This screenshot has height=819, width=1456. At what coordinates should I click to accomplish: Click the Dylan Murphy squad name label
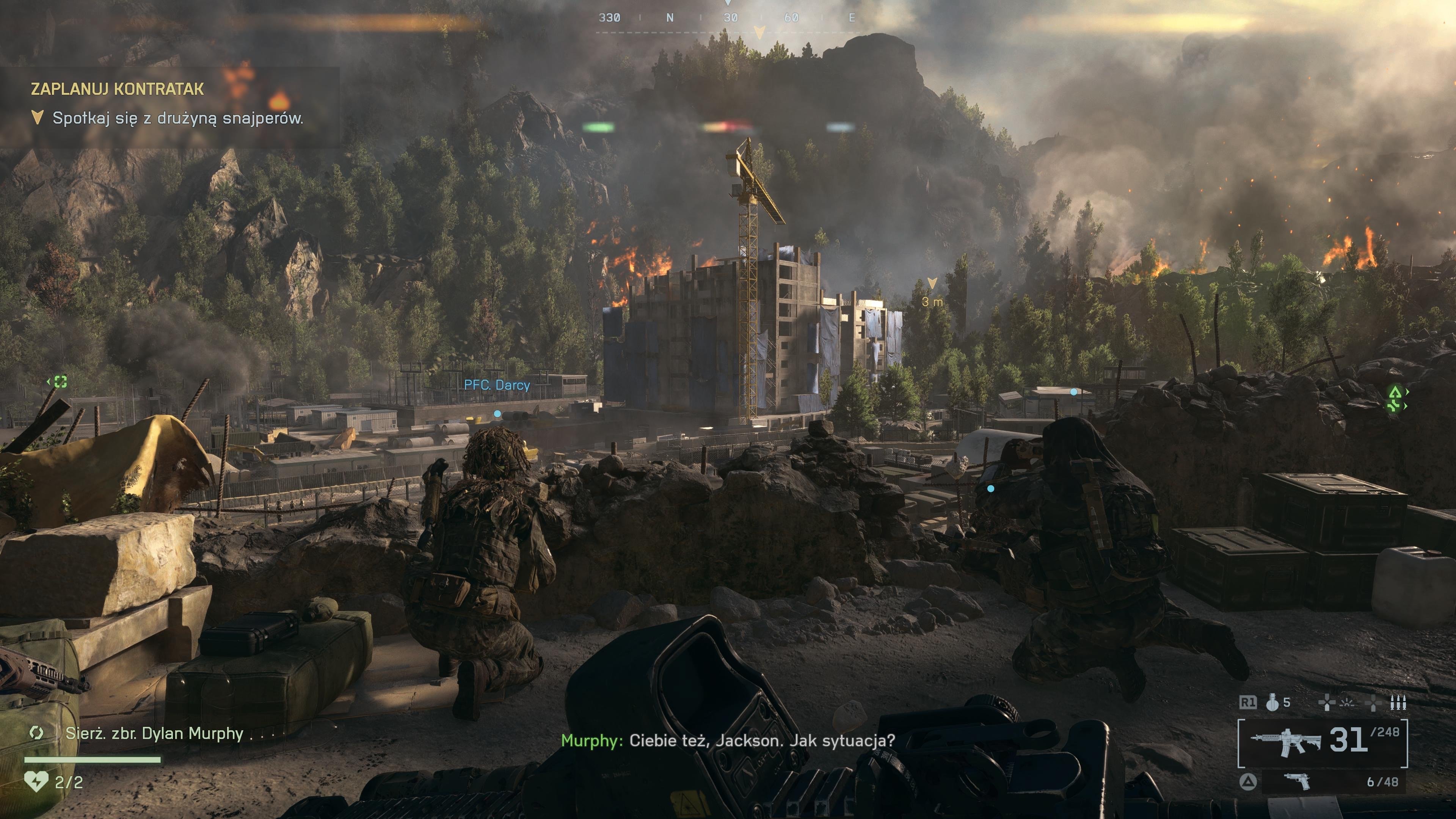point(154,734)
